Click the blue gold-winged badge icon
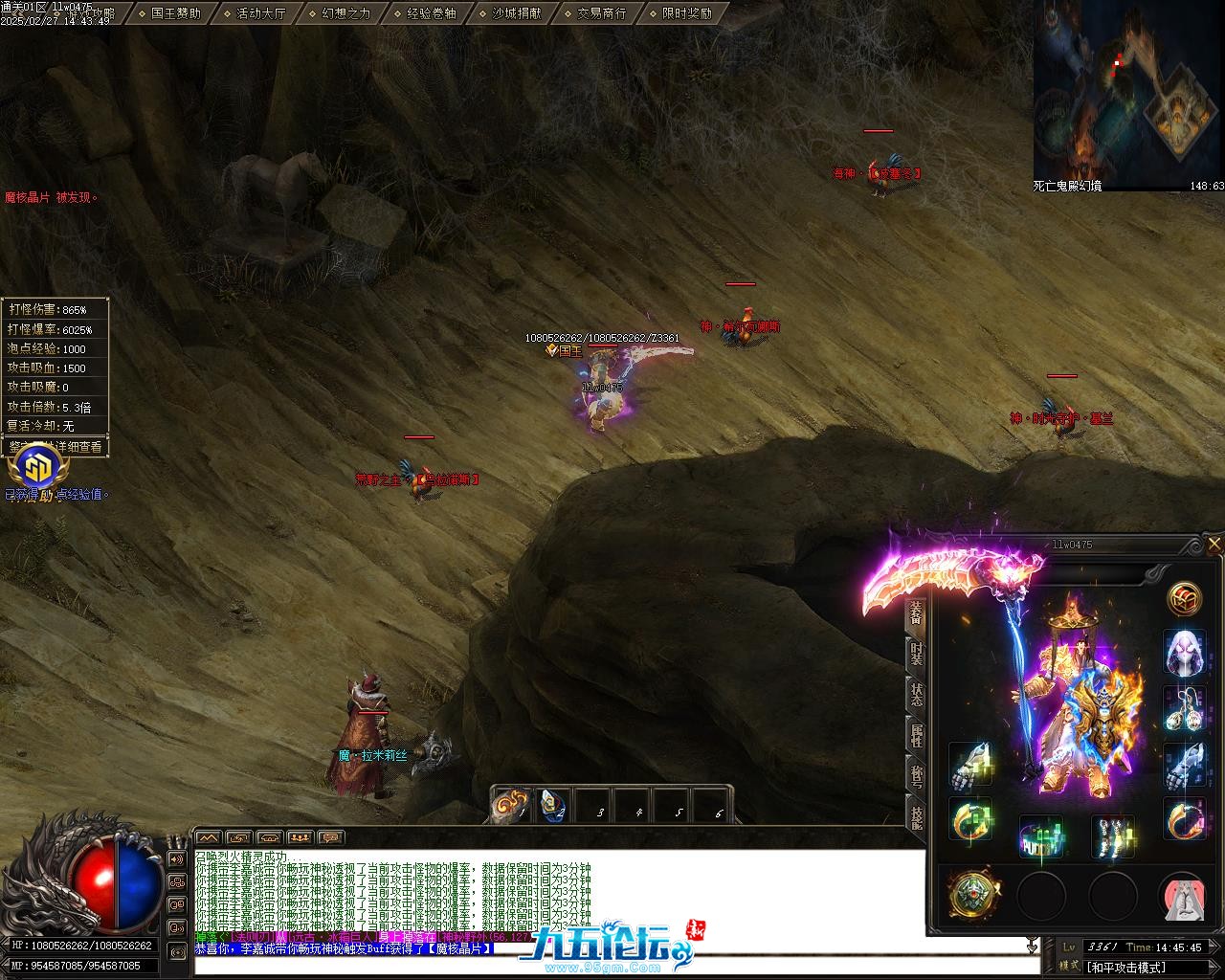The height and width of the screenshot is (980, 1225). click(38, 469)
